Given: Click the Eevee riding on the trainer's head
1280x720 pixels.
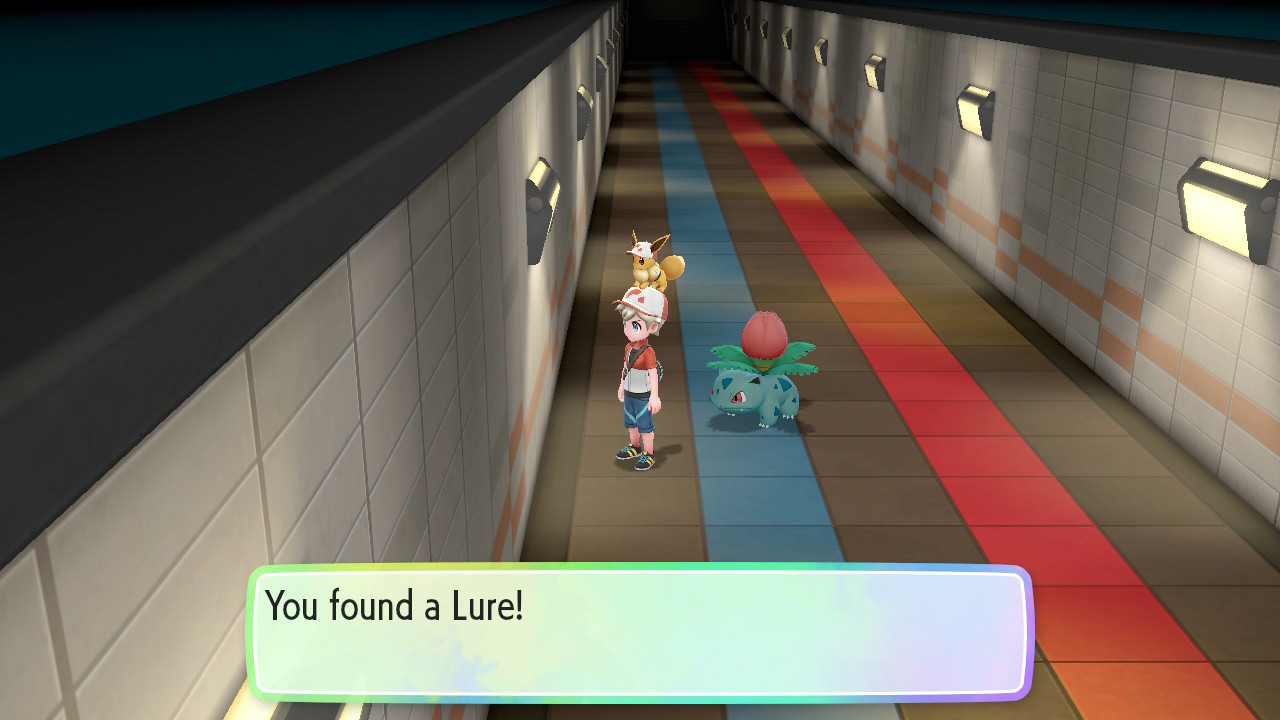Looking at the screenshot, I should click(646, 267).
